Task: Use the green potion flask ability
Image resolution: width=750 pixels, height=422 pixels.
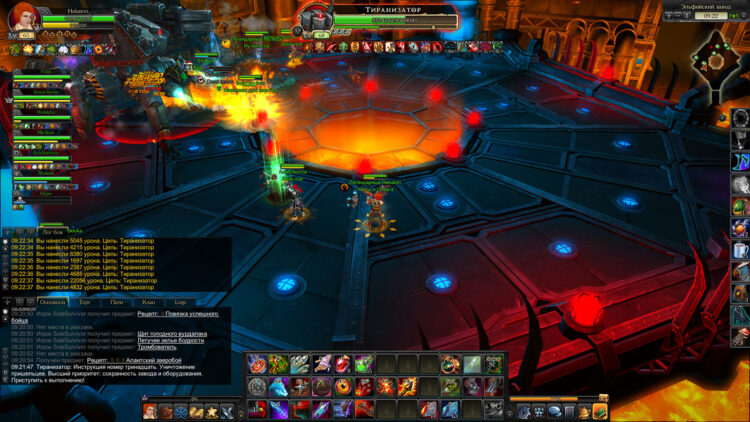Action: coord(363,363)
